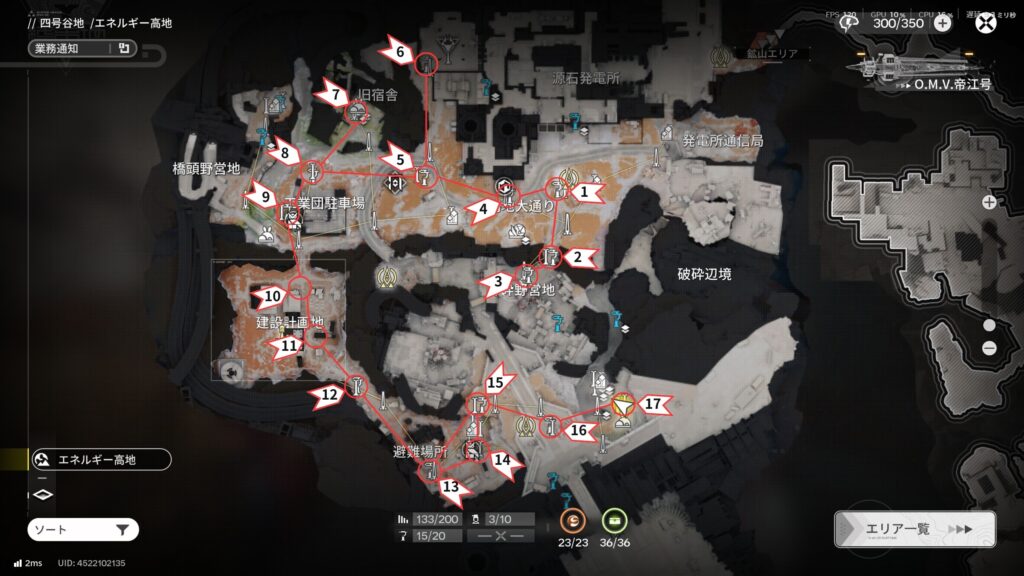Image resolution: width=1024 pixels, height=576 pixels.
Task: Zoom out the map with the minus button
Action: click(x=989, y=347)
